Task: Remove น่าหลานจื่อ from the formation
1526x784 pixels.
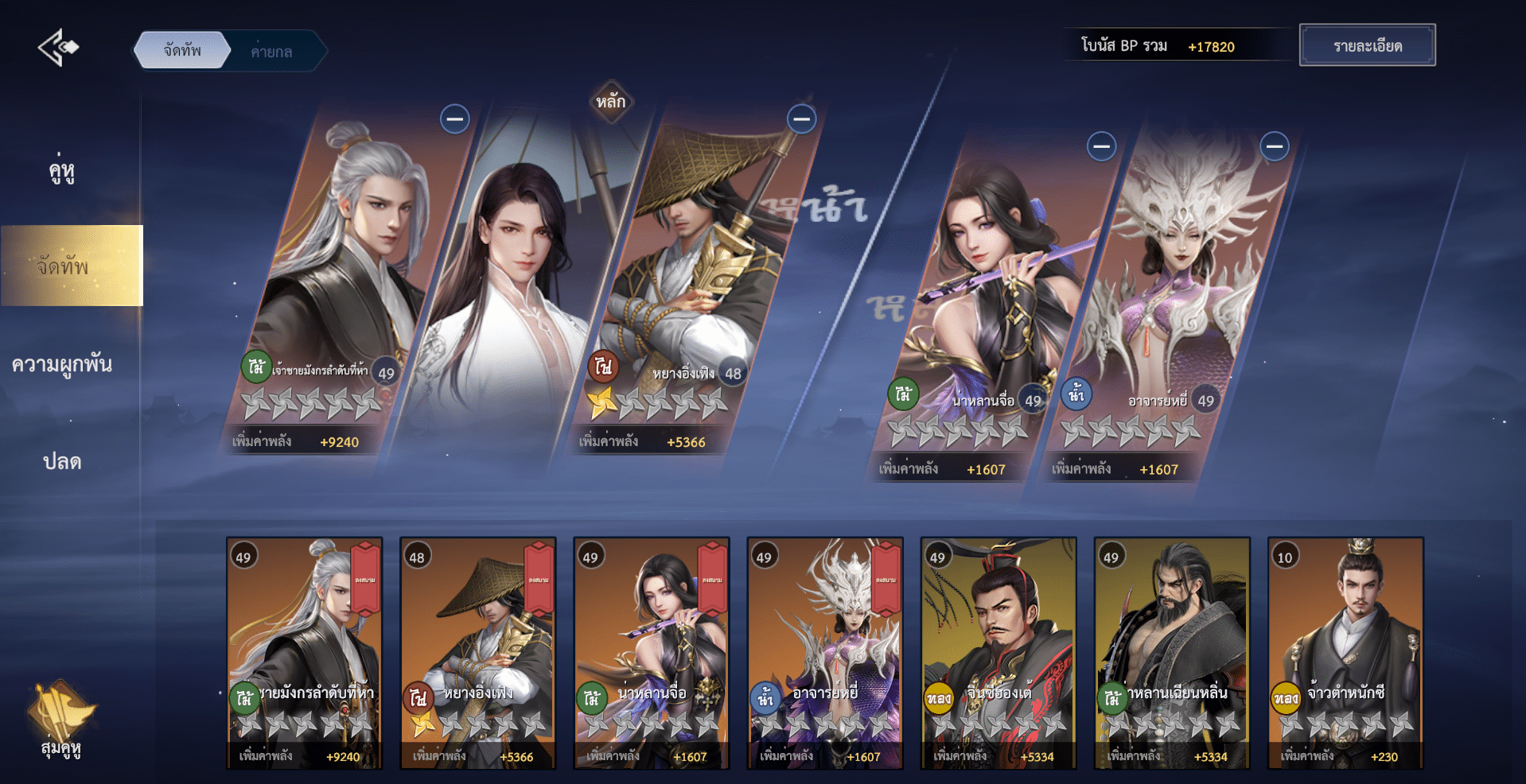Action: pyautogui.click(x=1101, y=146)
